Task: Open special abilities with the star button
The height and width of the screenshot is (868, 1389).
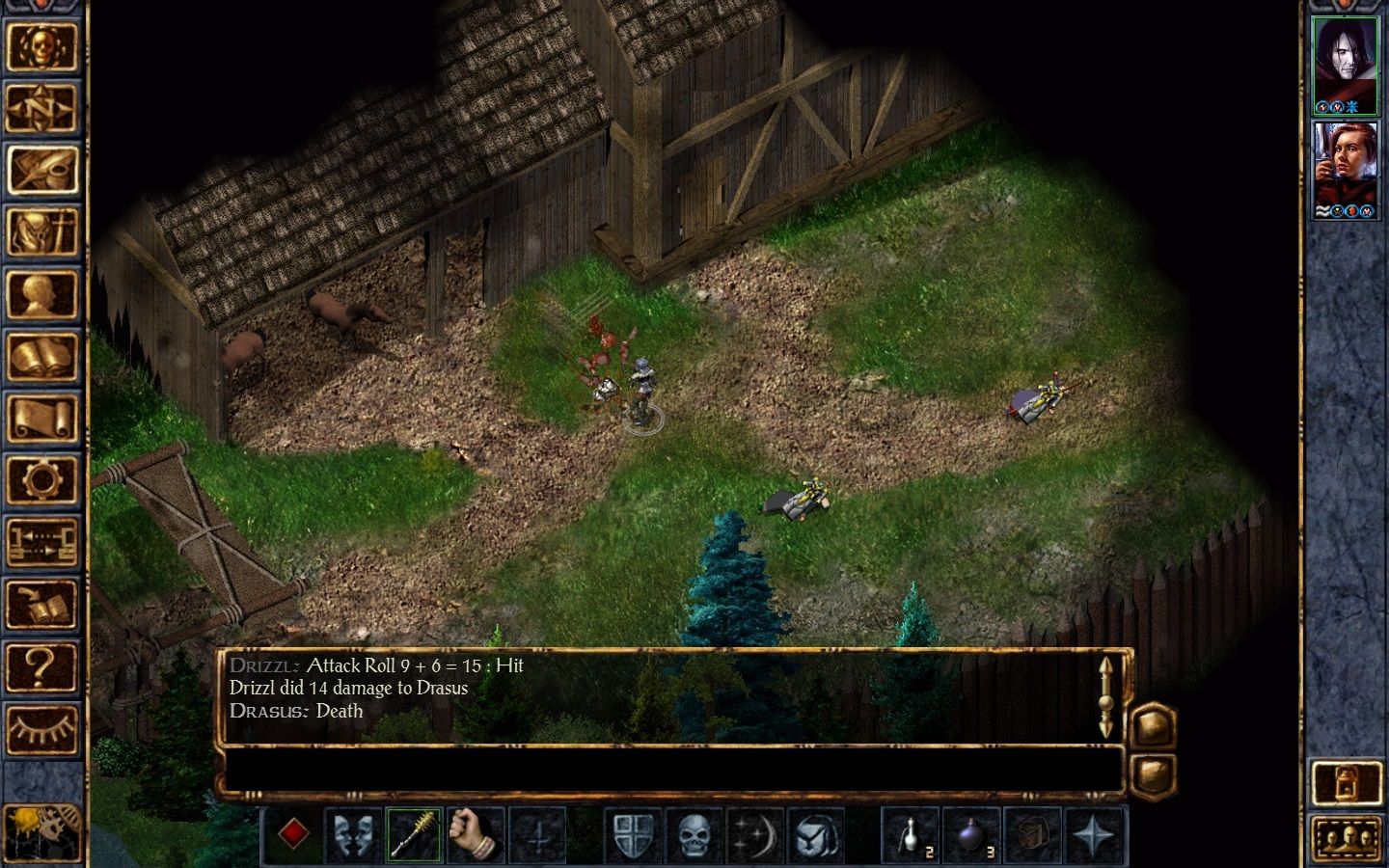Action: 1095,834
